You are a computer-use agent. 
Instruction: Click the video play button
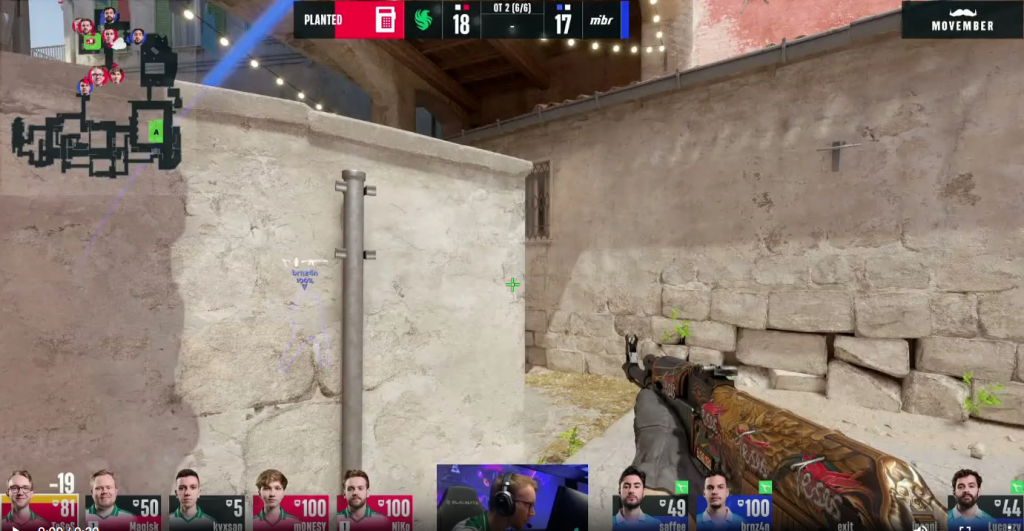(x=15, y=526)
